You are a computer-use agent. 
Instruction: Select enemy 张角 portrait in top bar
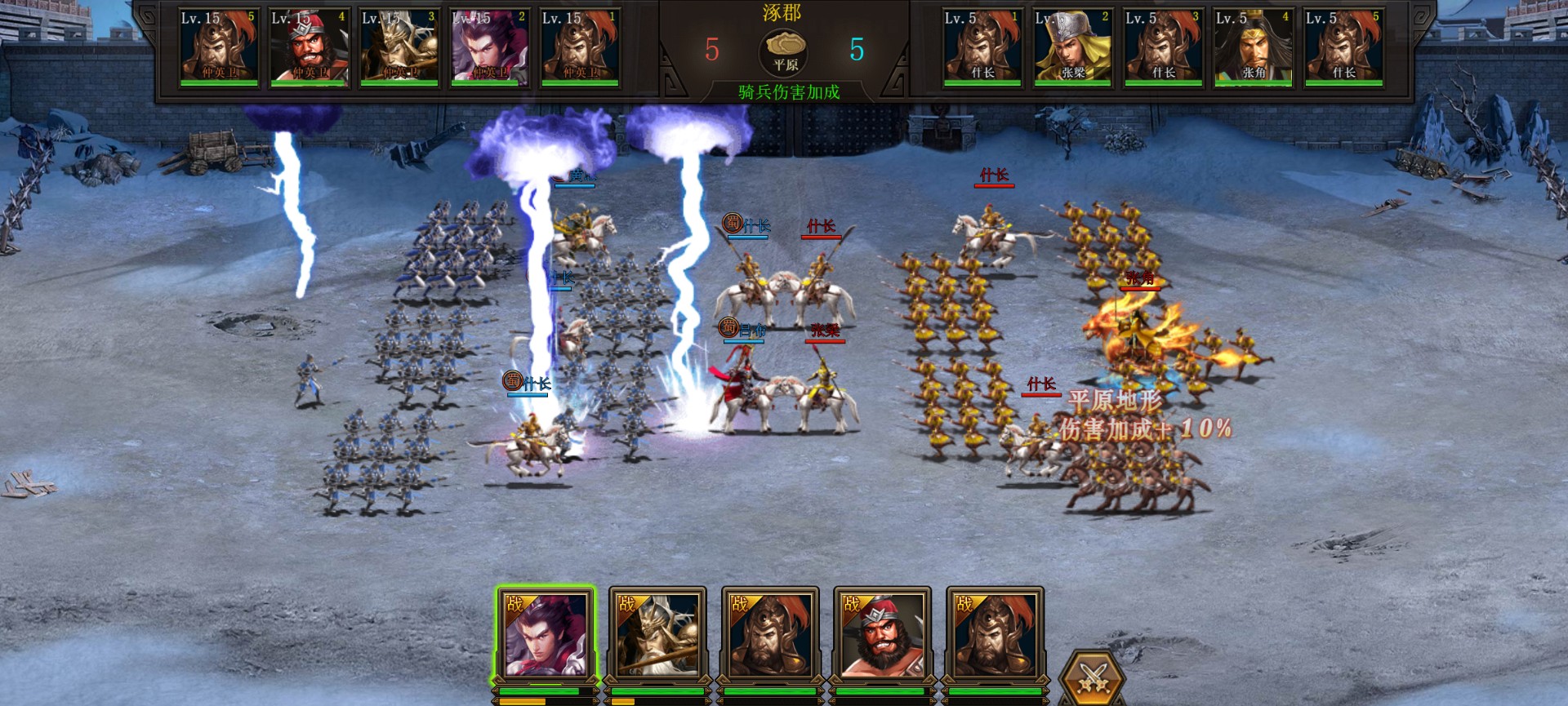[x=1253, y=47]
